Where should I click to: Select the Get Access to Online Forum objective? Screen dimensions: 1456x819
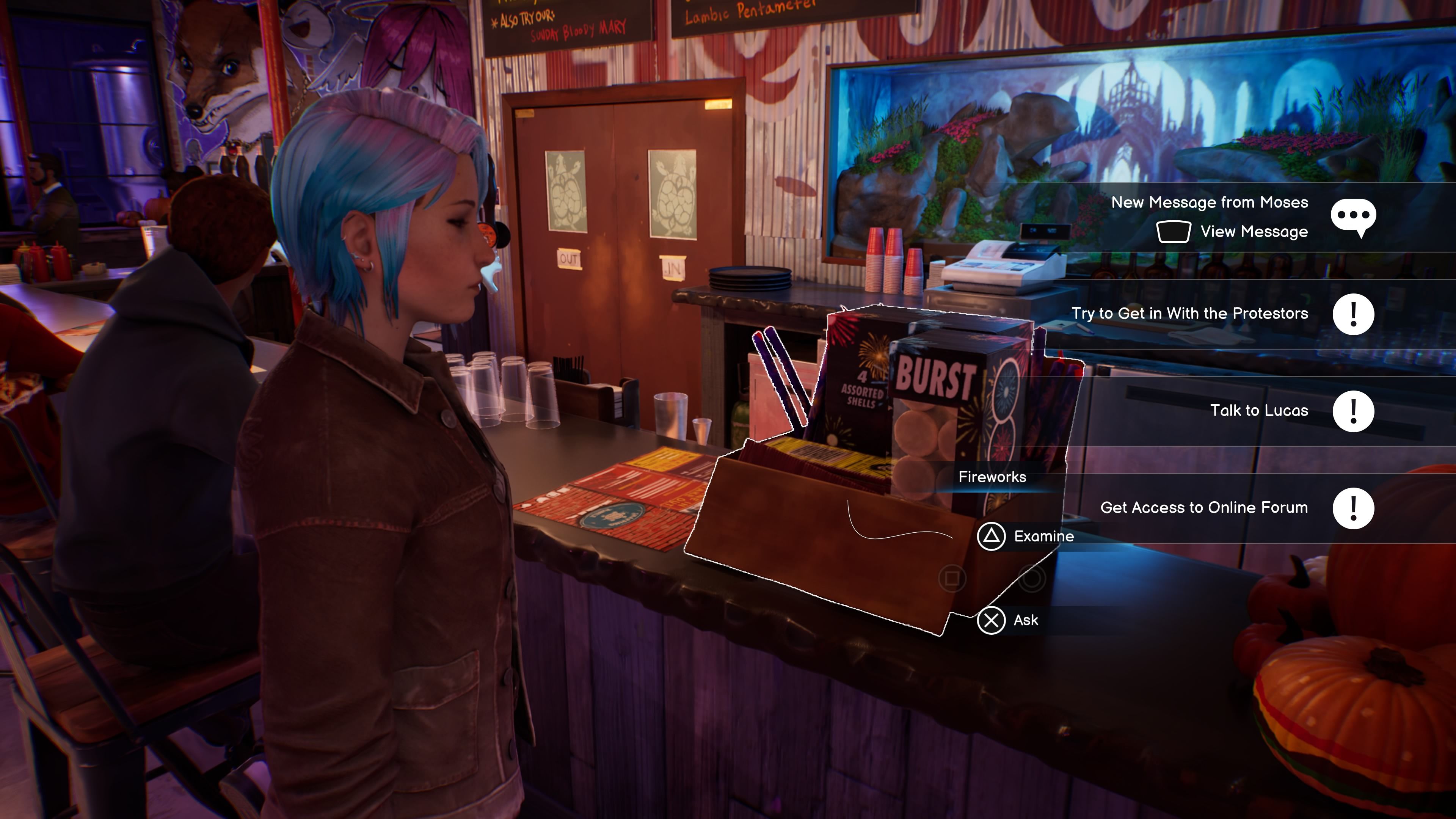(x=1203, y=508)
